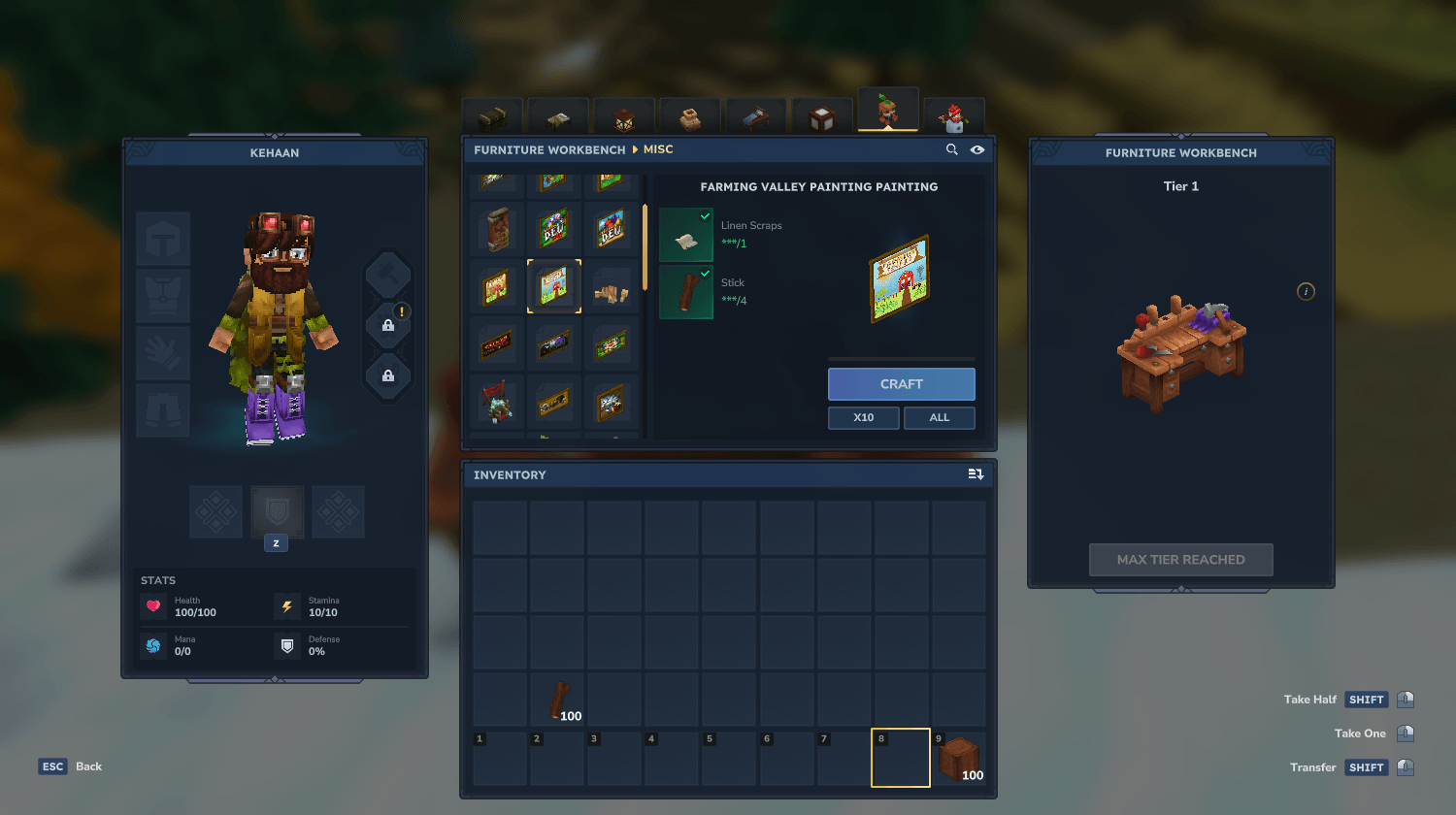Click the Max Tier Reached button
The width and height of the screenshot is (1456, 815).
(x=1180, y=560)
